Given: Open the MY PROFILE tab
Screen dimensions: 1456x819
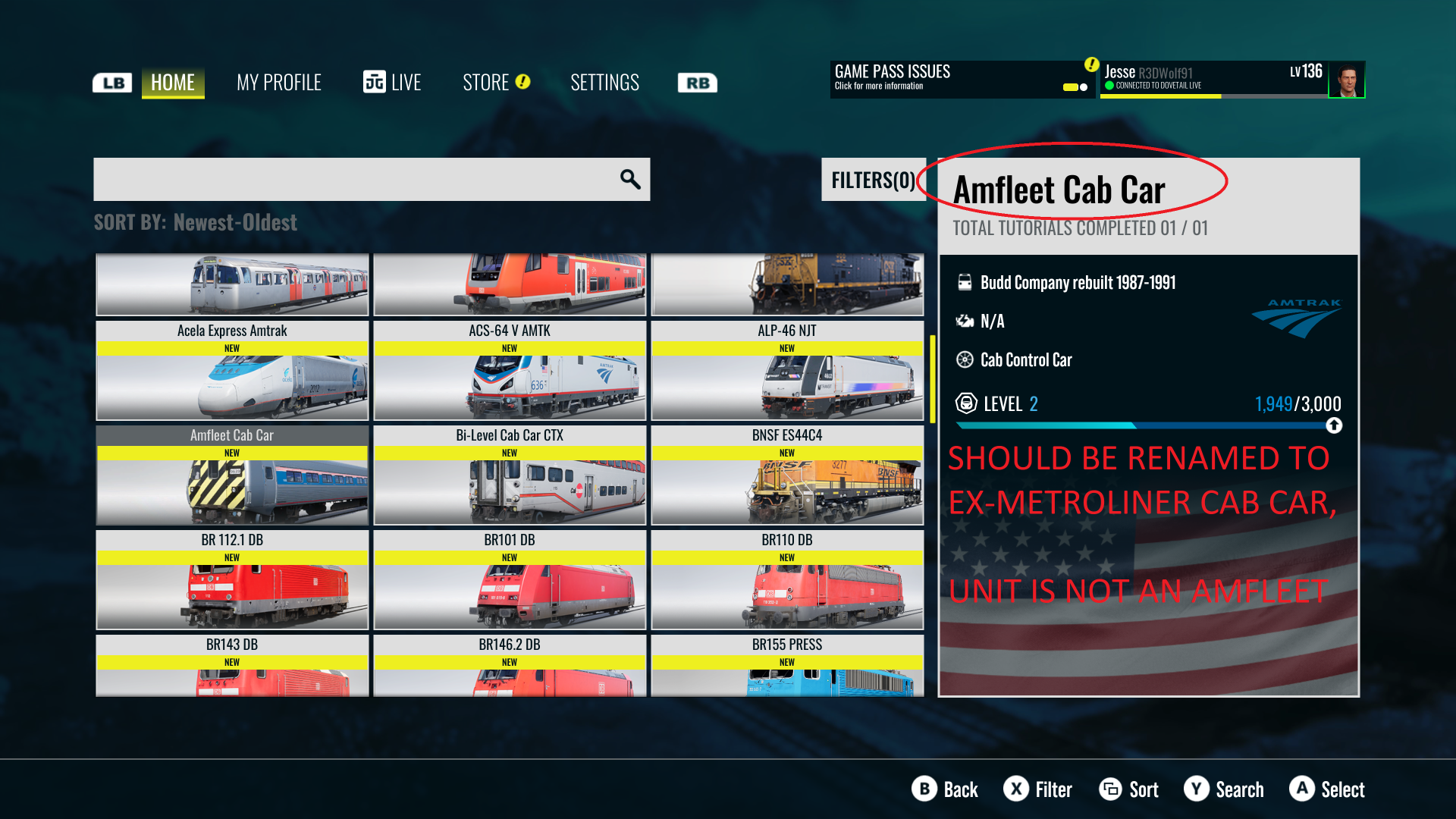Looking at the screenshot, I should pos(278,82).
